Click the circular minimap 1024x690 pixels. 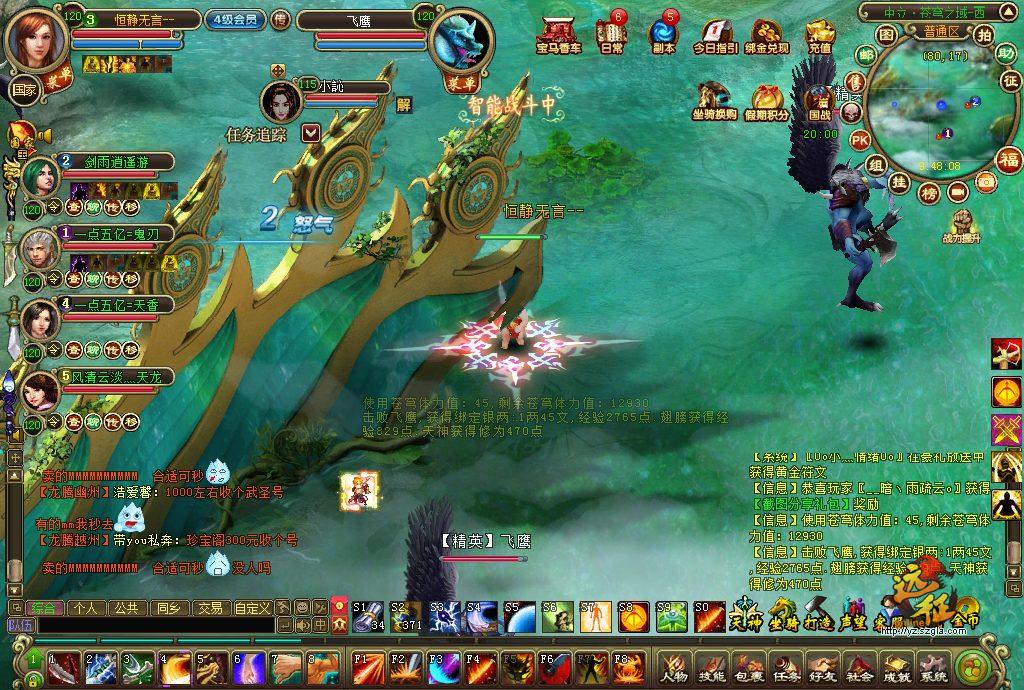click(x=929, y=110)
